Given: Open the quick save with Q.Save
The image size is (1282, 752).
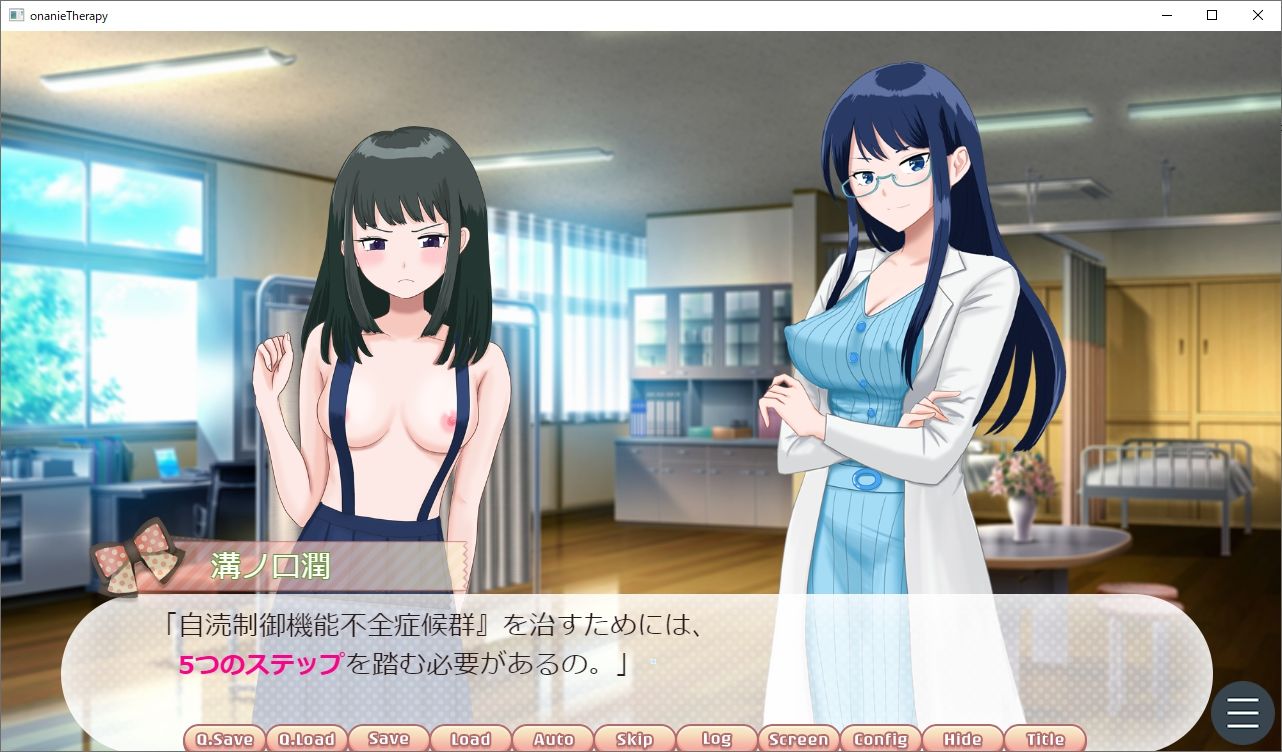Looking at the screenshot, I should [224, 738].
